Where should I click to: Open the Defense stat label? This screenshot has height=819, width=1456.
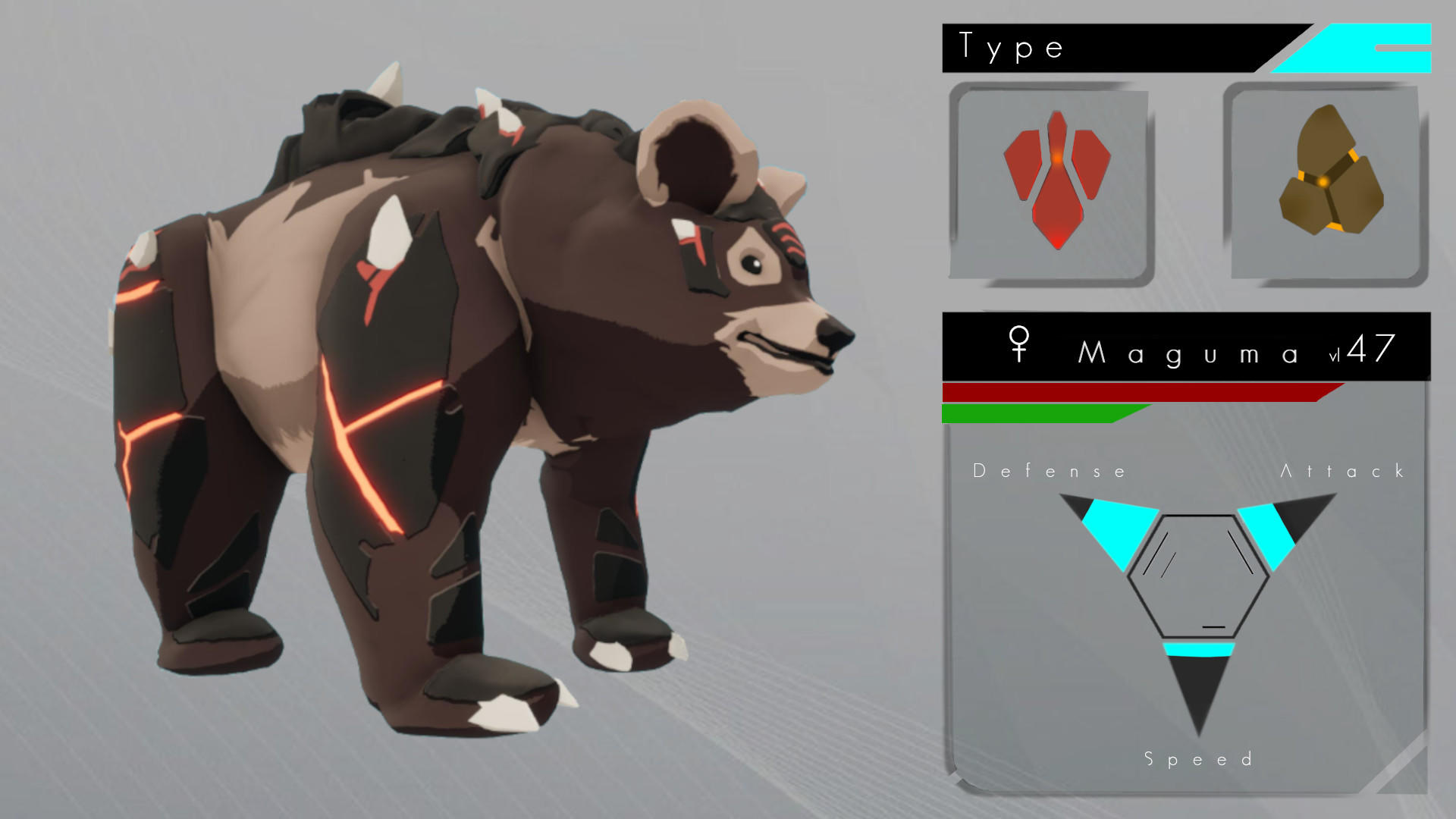click(1050, 470)
